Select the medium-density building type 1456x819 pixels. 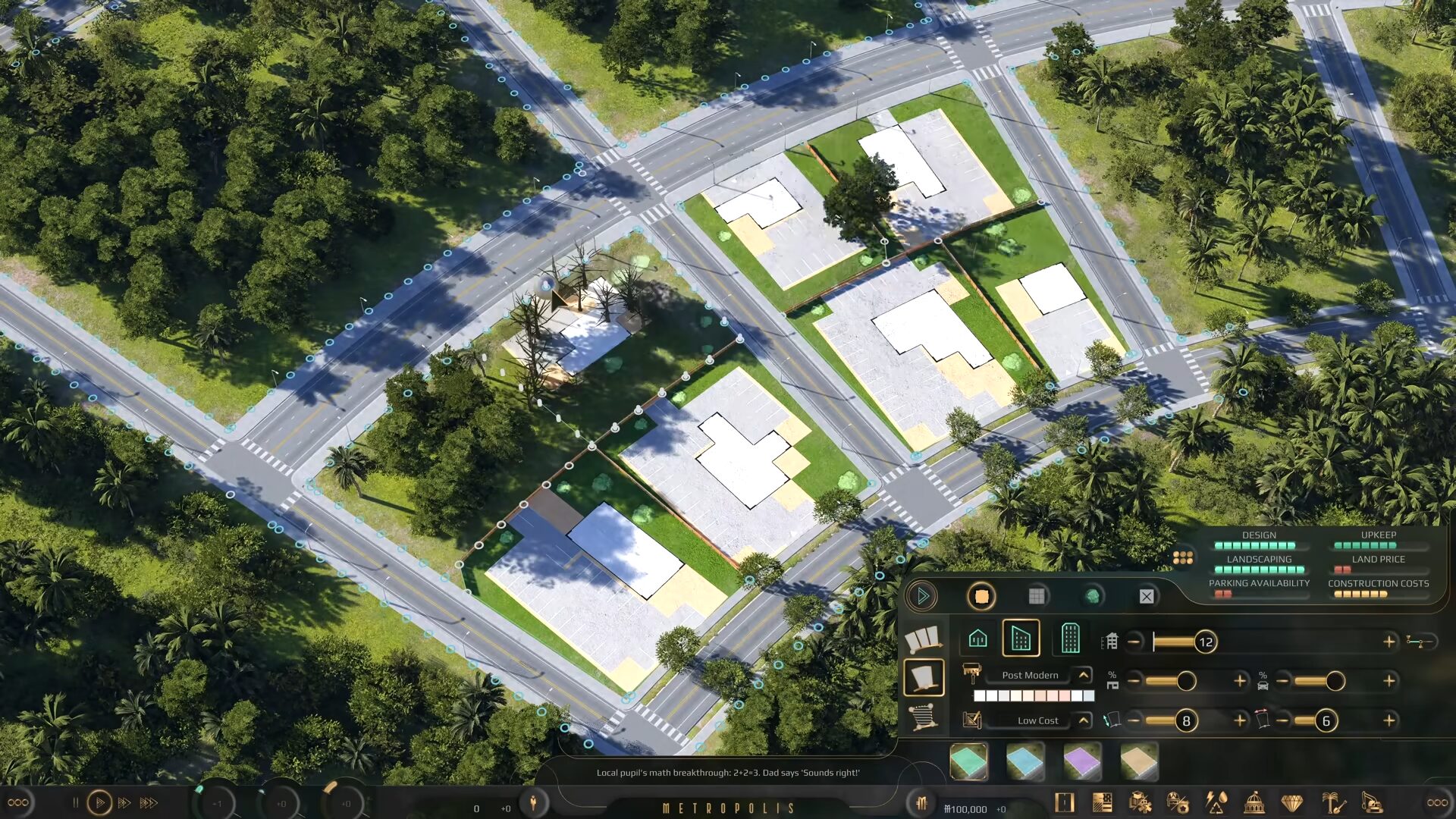coord(1021,639)
